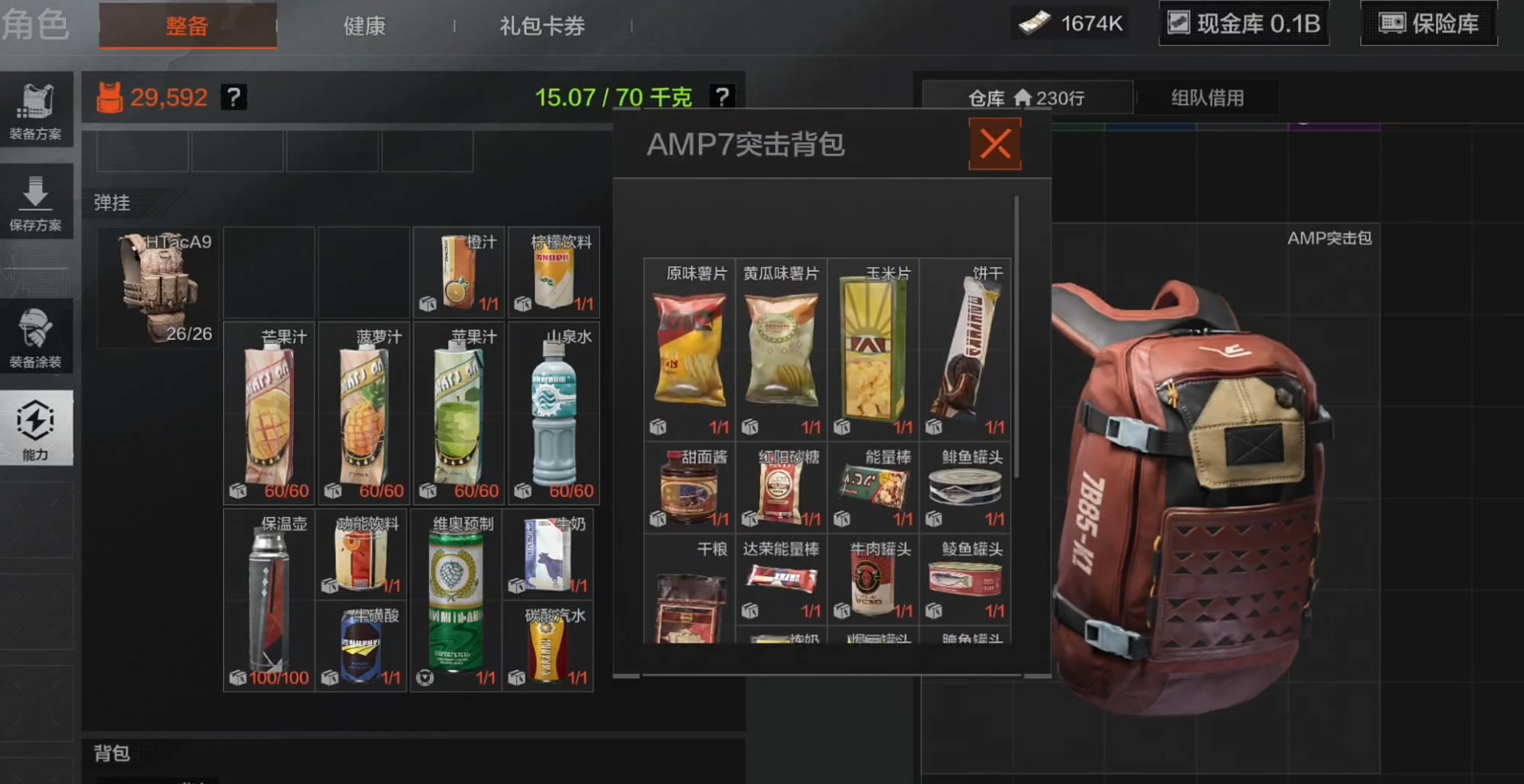Viewport: 1524px width, 784px height.
Task: Click the question mark next to 70 千克
Action: [x=722, y=96]
